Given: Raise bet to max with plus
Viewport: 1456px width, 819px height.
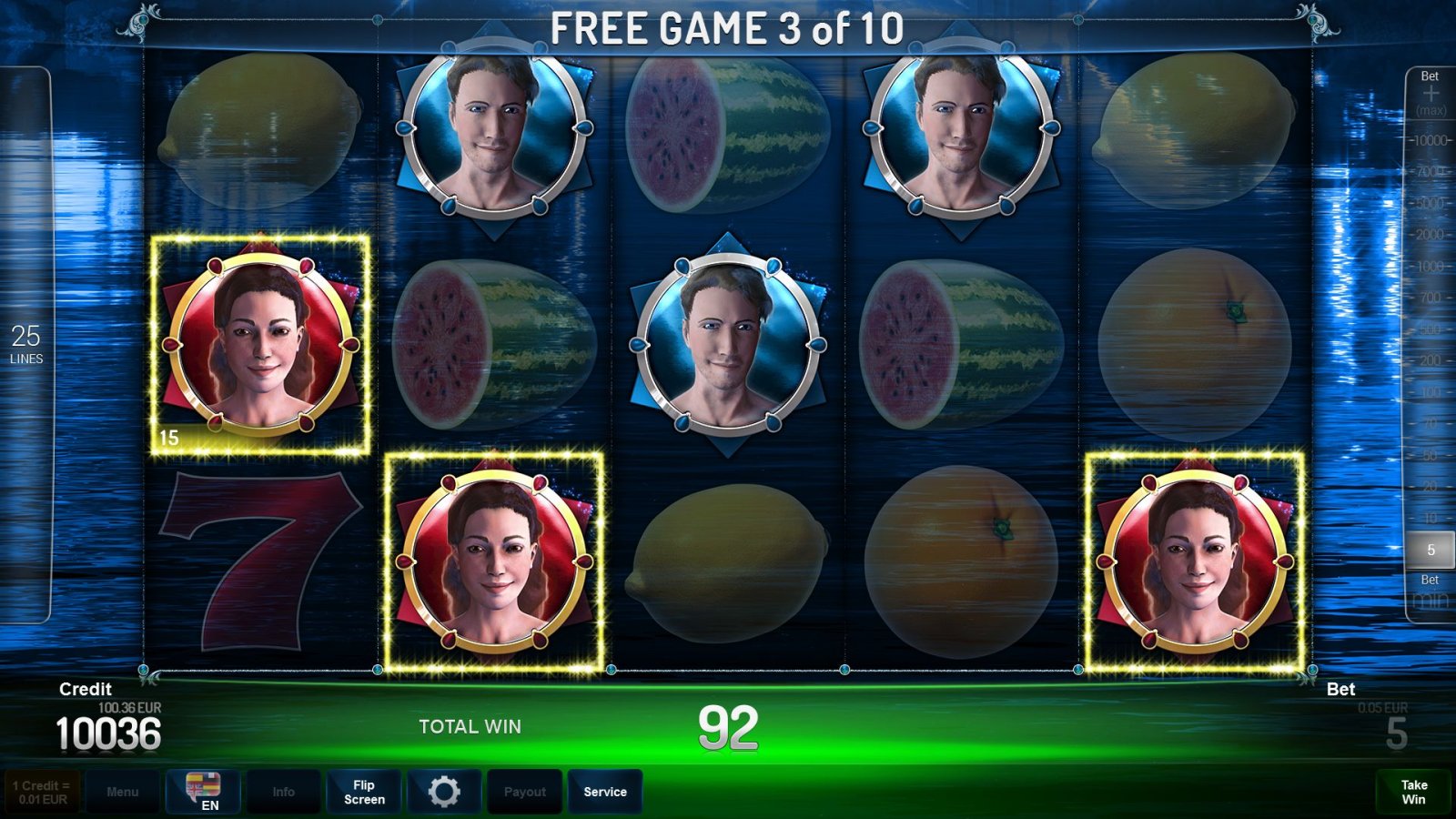Looking at the screenshot, I should (x=1431, y=96).
